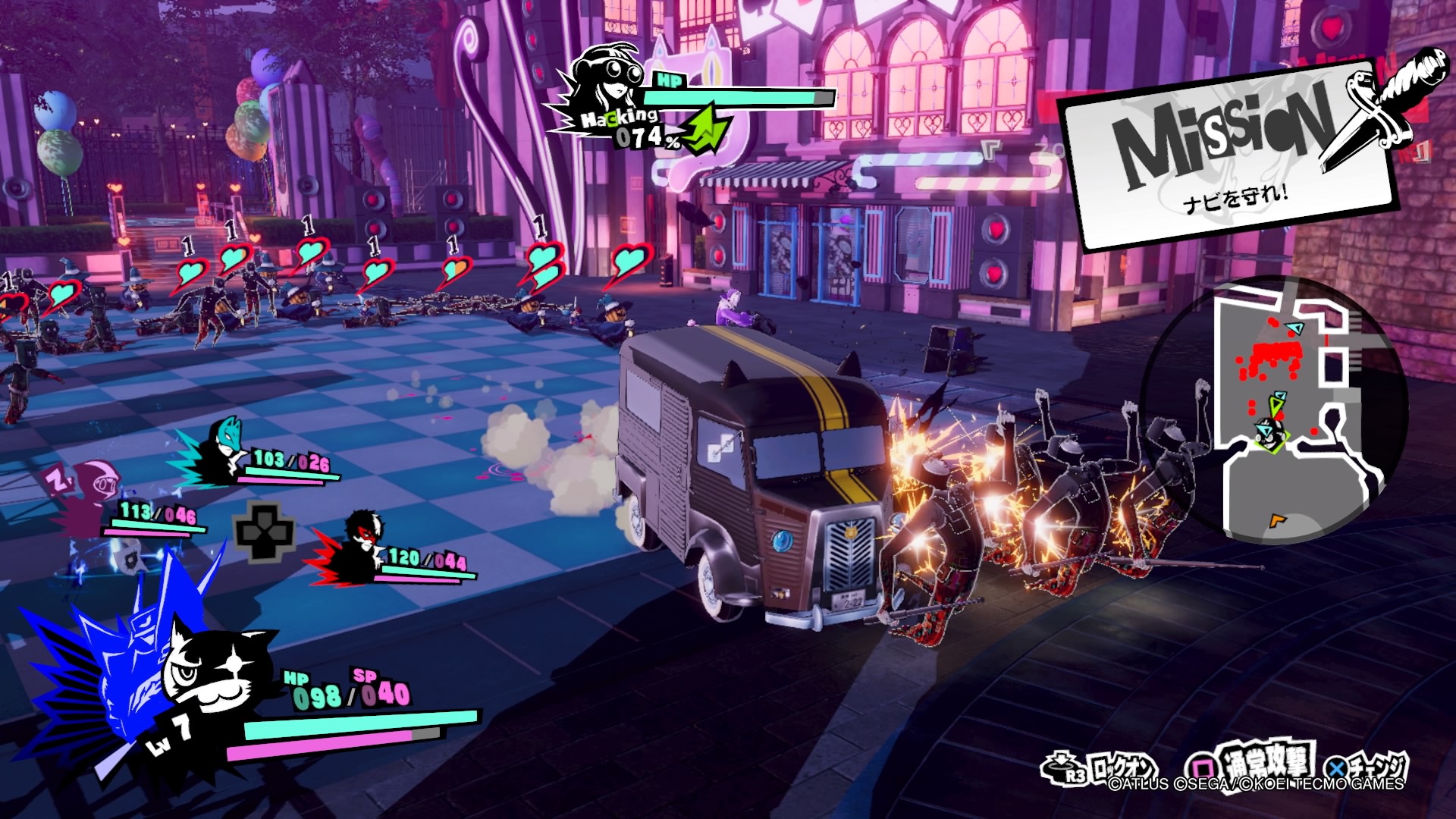Open the circular minimap
The image size is (1456, 819).
click(x=1274, y=410)
